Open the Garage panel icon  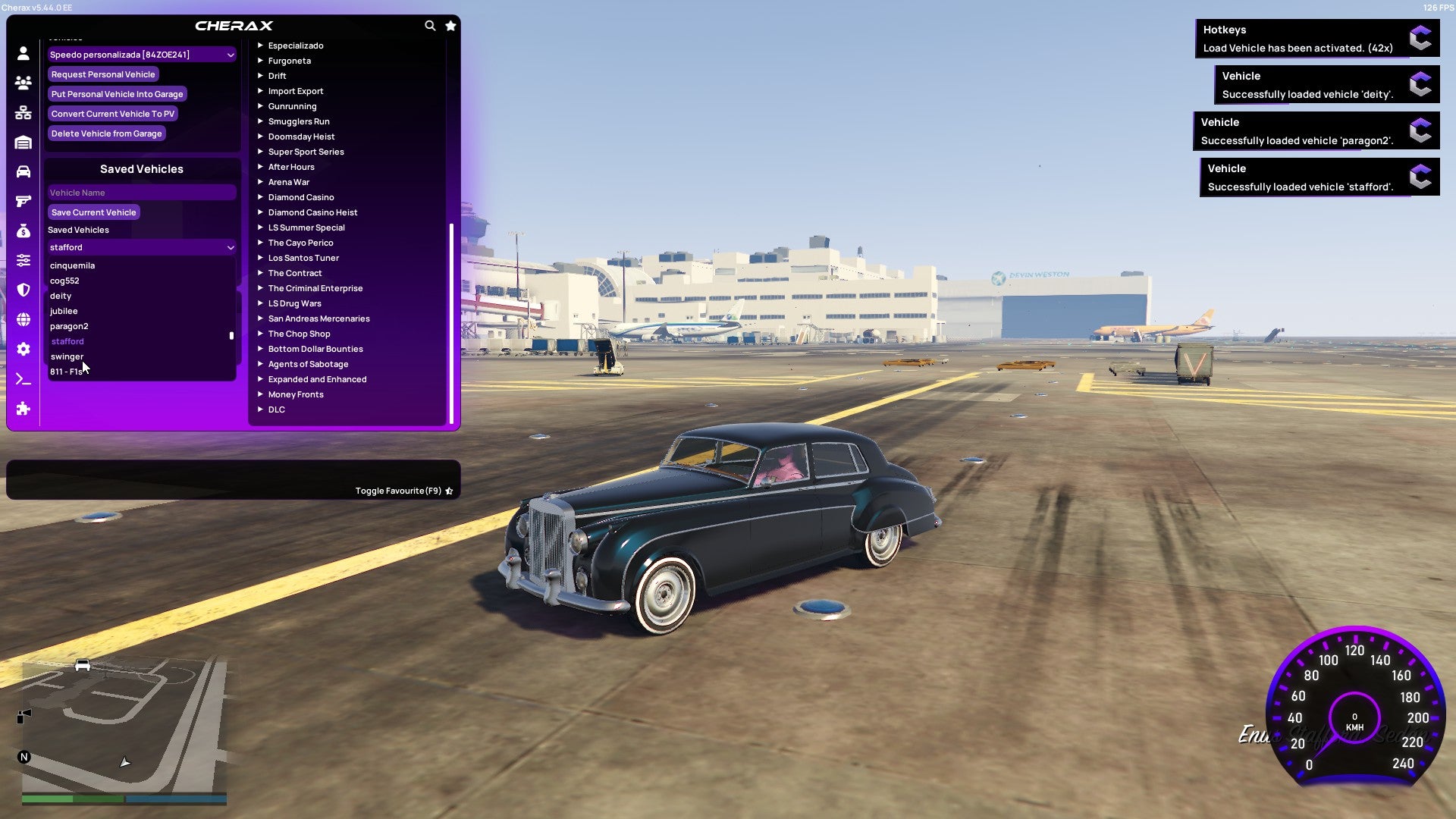[x=23, y=141]
